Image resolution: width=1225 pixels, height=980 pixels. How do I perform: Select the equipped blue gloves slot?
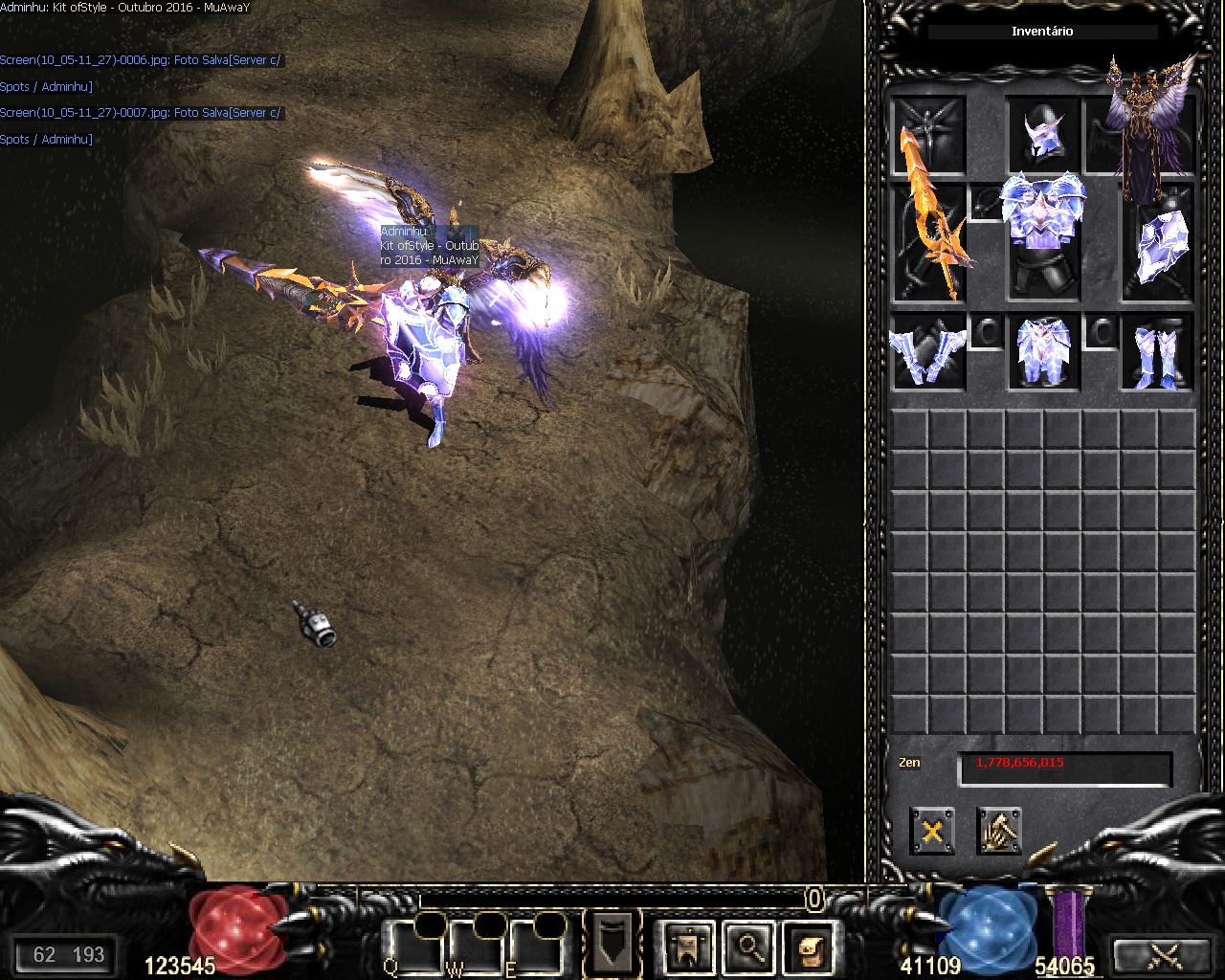click(x=928, y=352)
